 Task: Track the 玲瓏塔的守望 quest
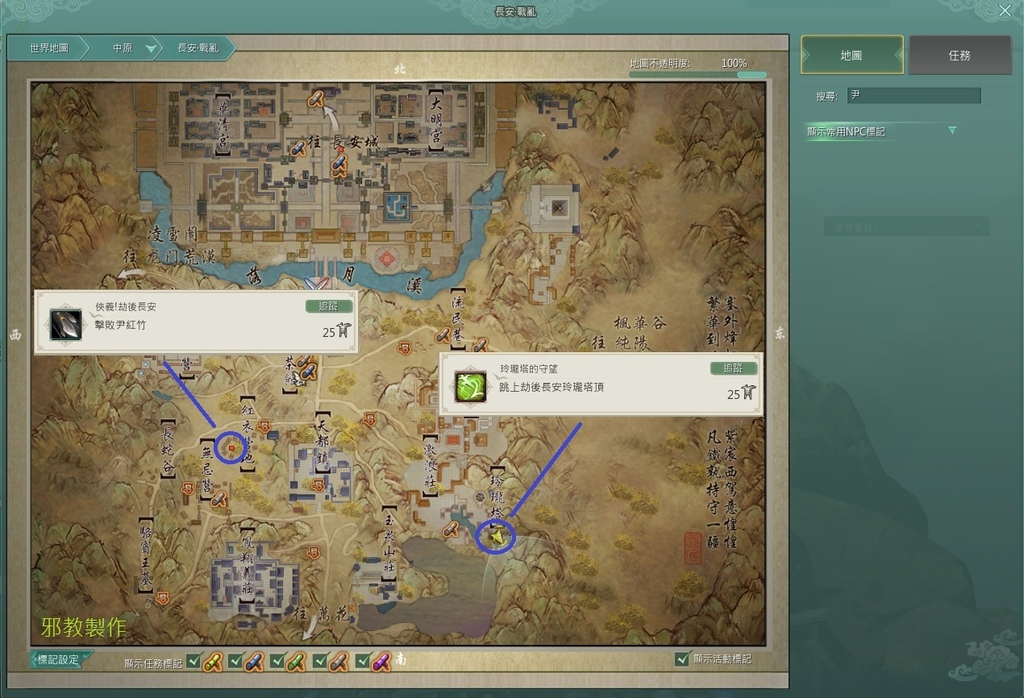pyautogui.click(x=733, y=368)
